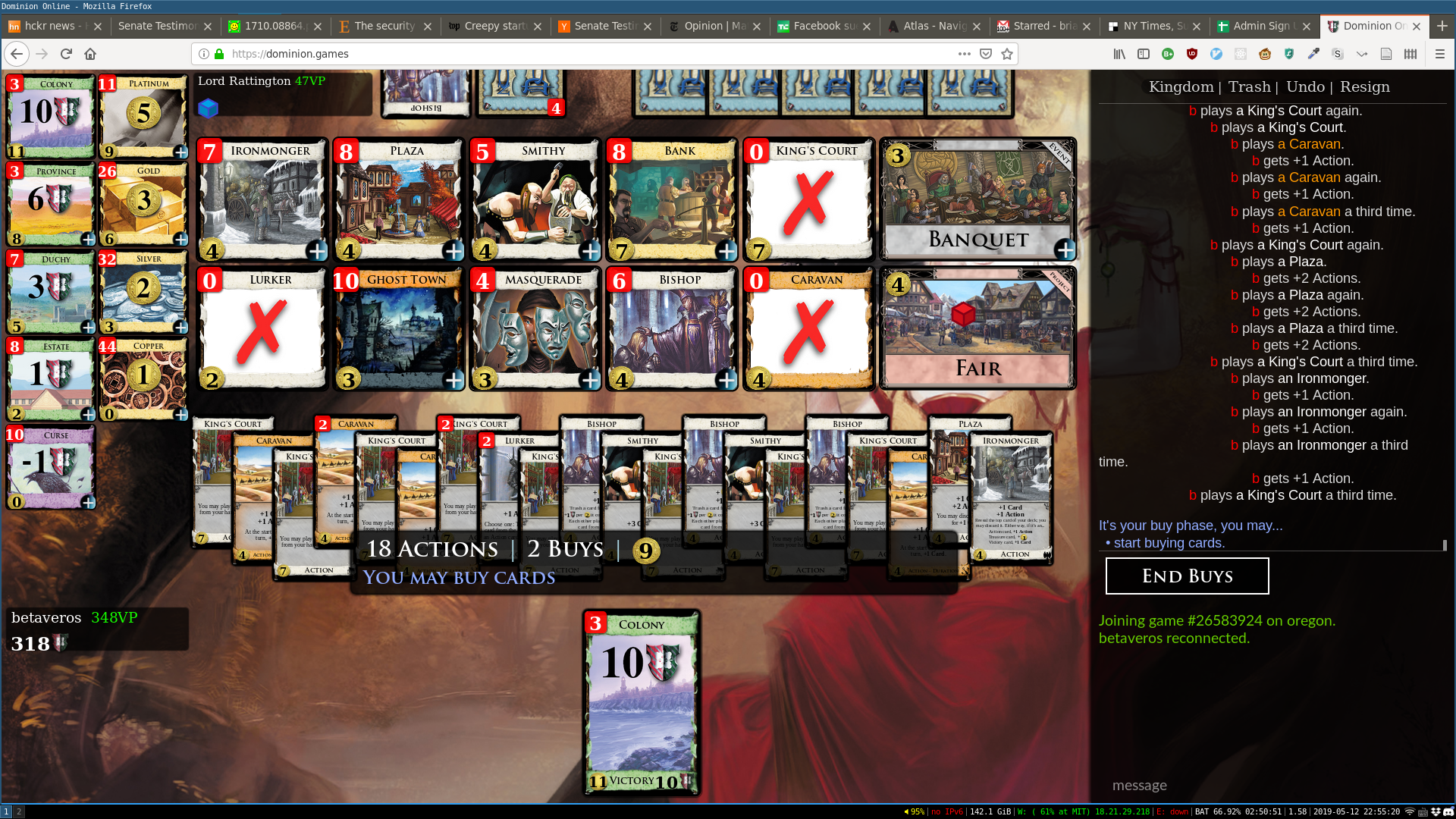Reload the page in Firefox

click(x=66, y=54)
